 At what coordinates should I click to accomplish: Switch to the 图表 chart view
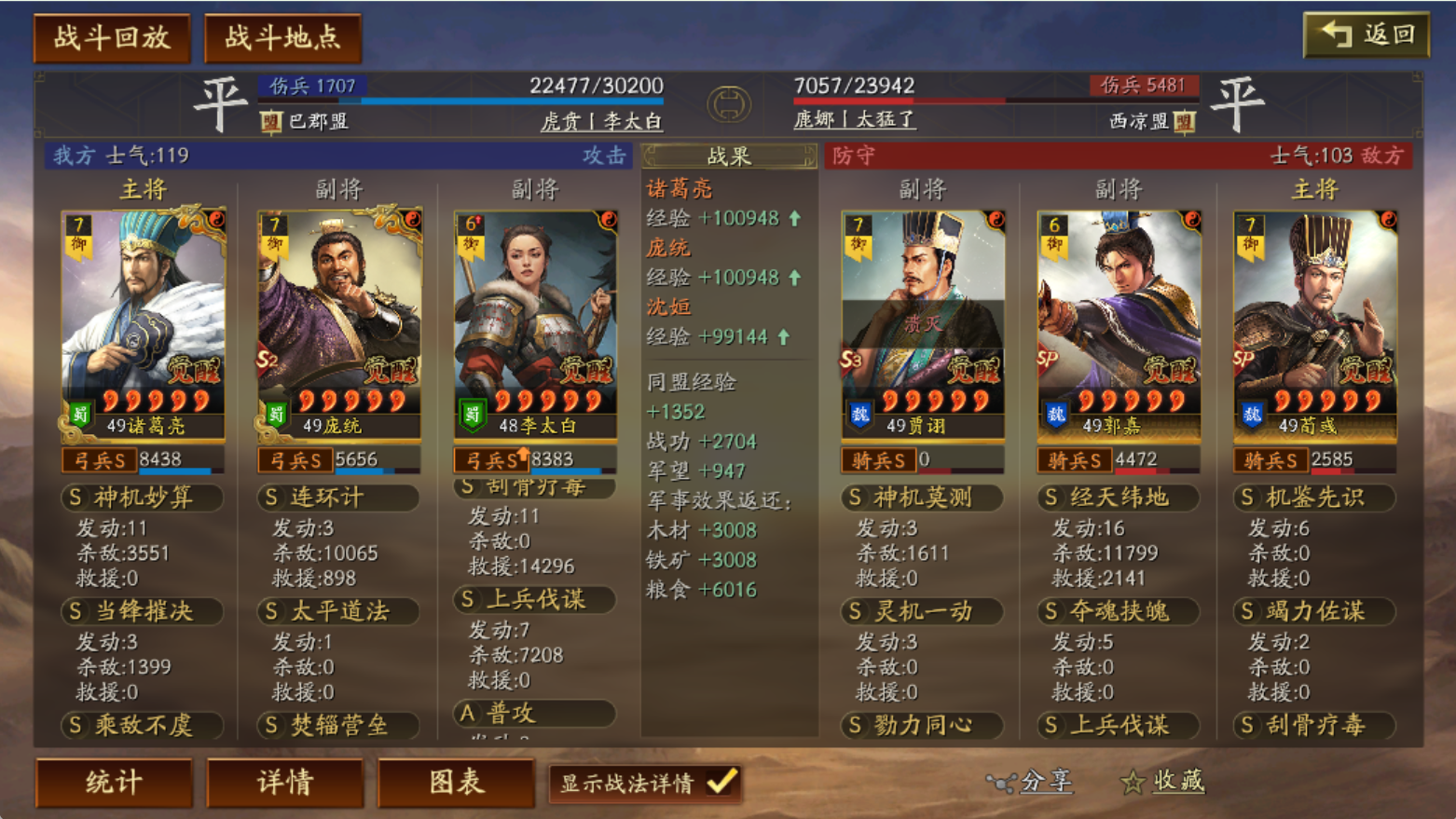coord(456,782)
